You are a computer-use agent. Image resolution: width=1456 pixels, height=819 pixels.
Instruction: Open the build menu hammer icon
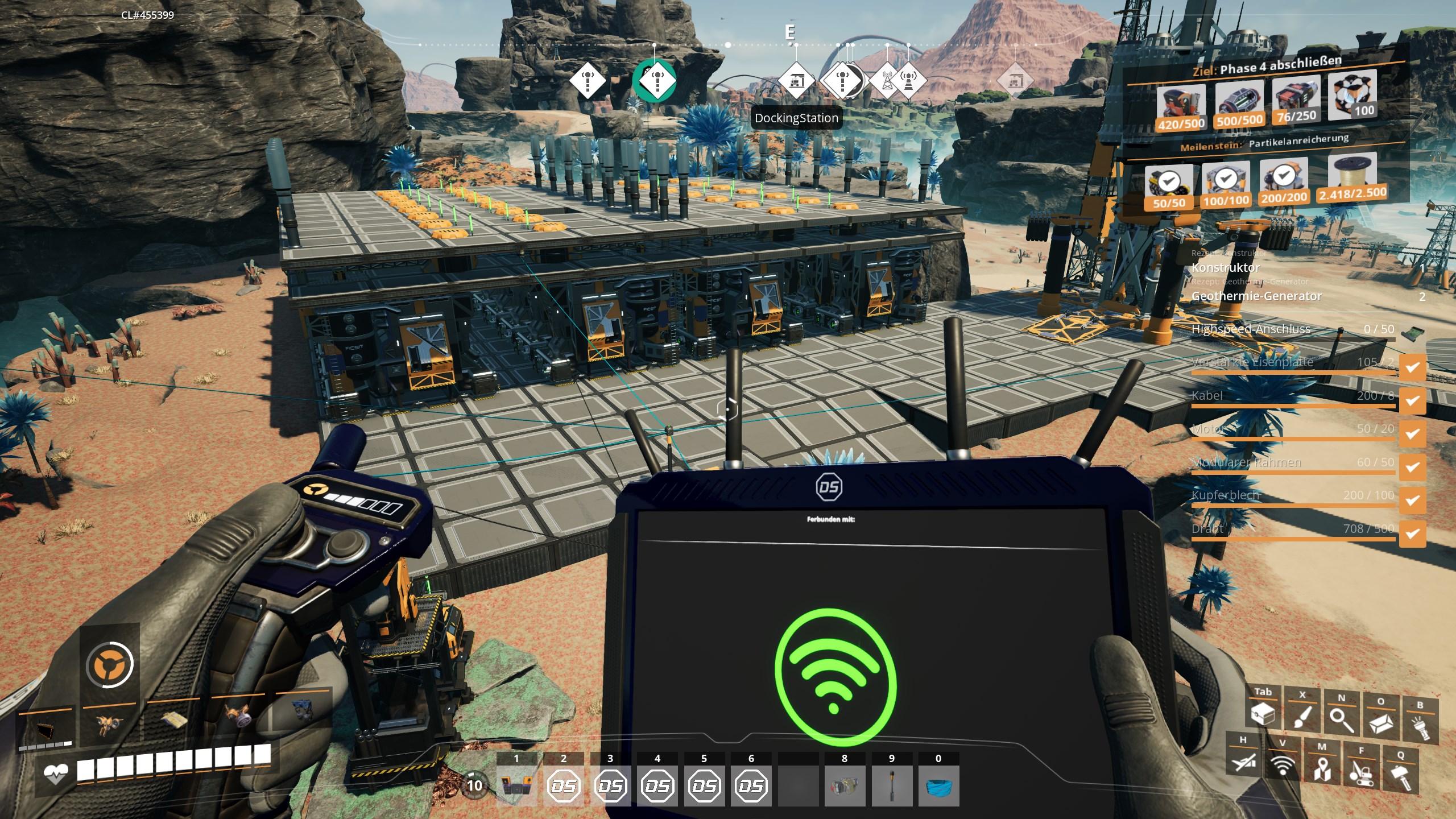tap(1400, 776)
